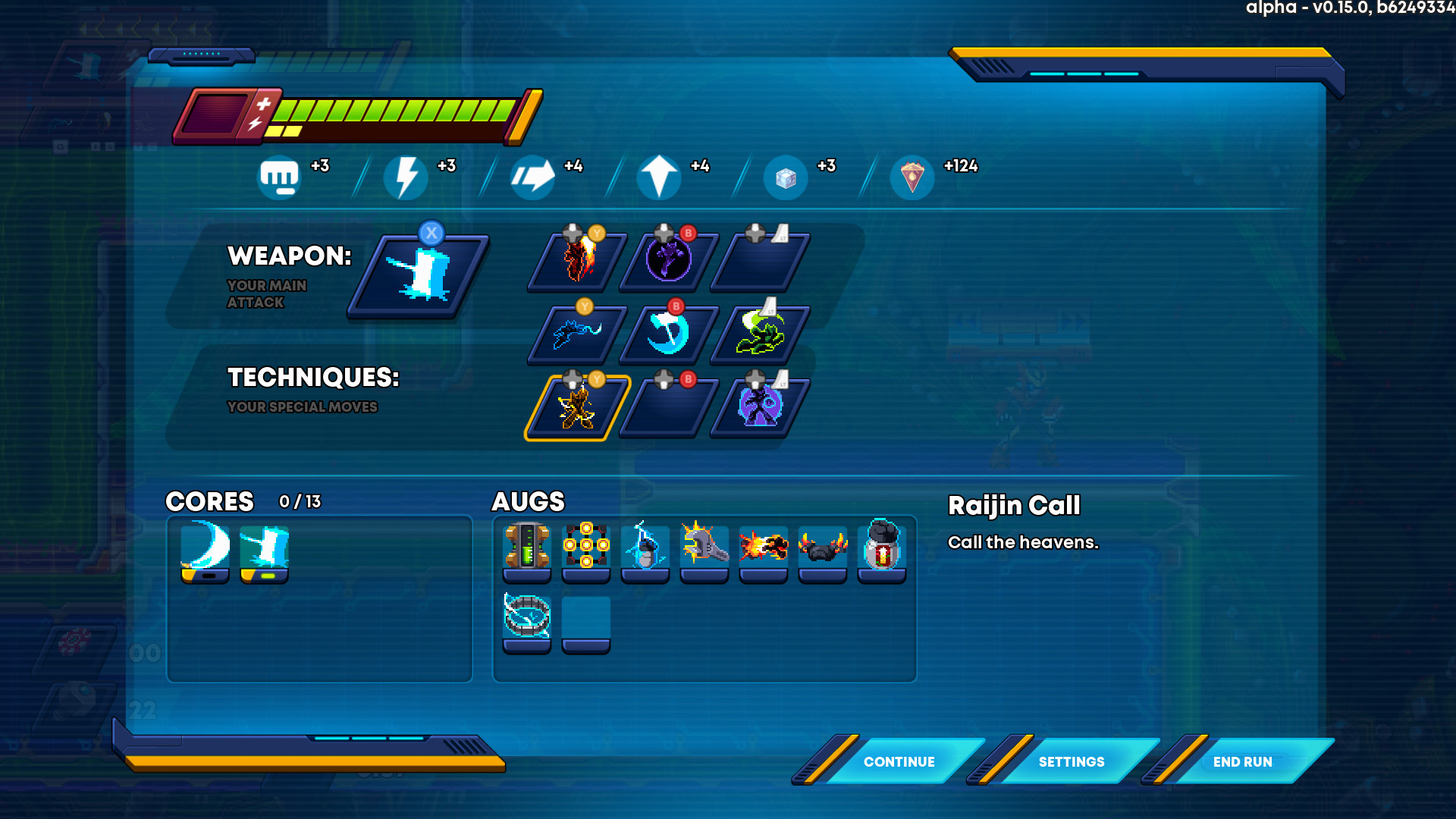Select the burning crab aug icon
1456x819 pixels.
coord(822,546)
